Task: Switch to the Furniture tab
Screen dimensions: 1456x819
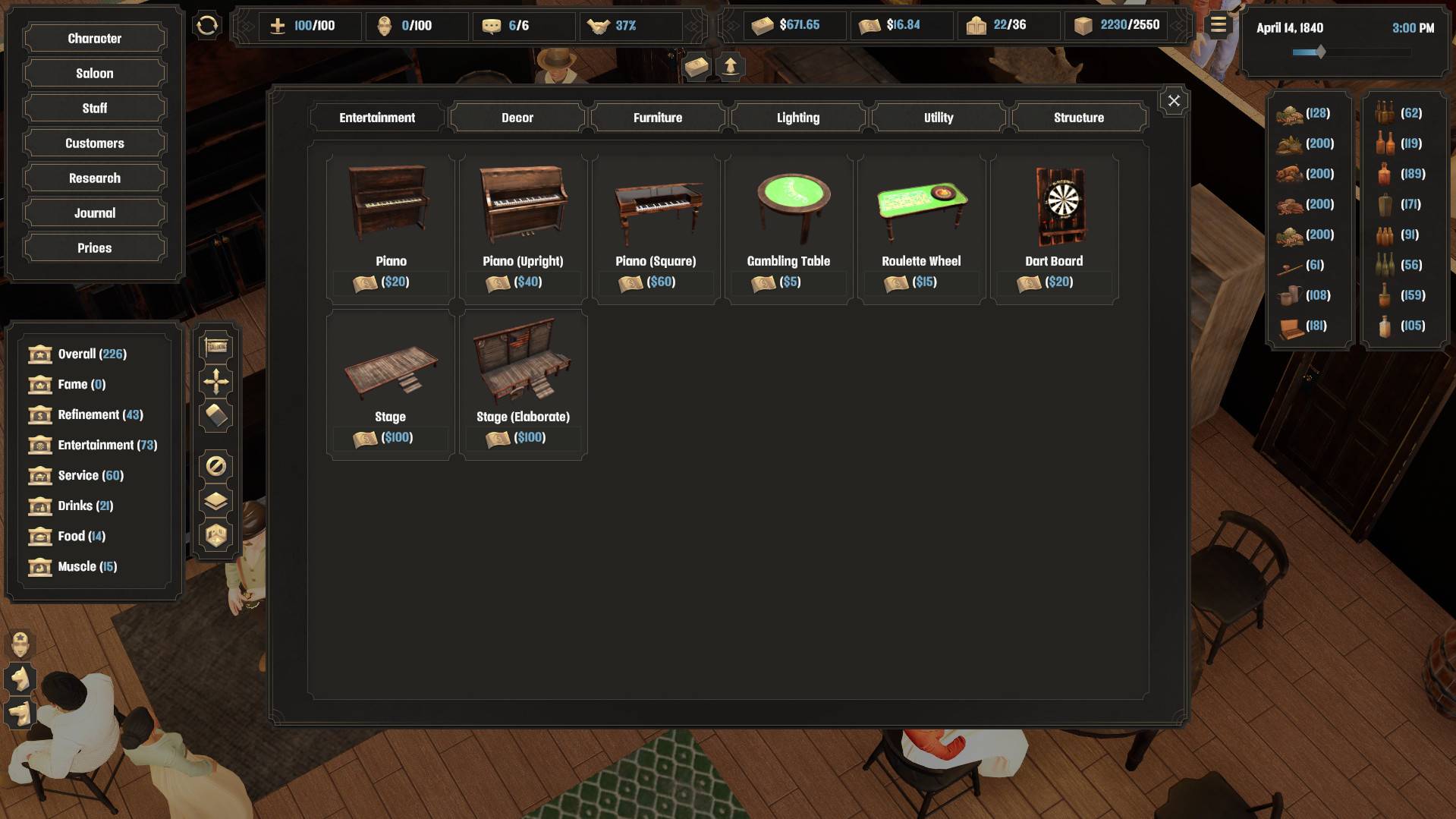Action: point(657,118)
